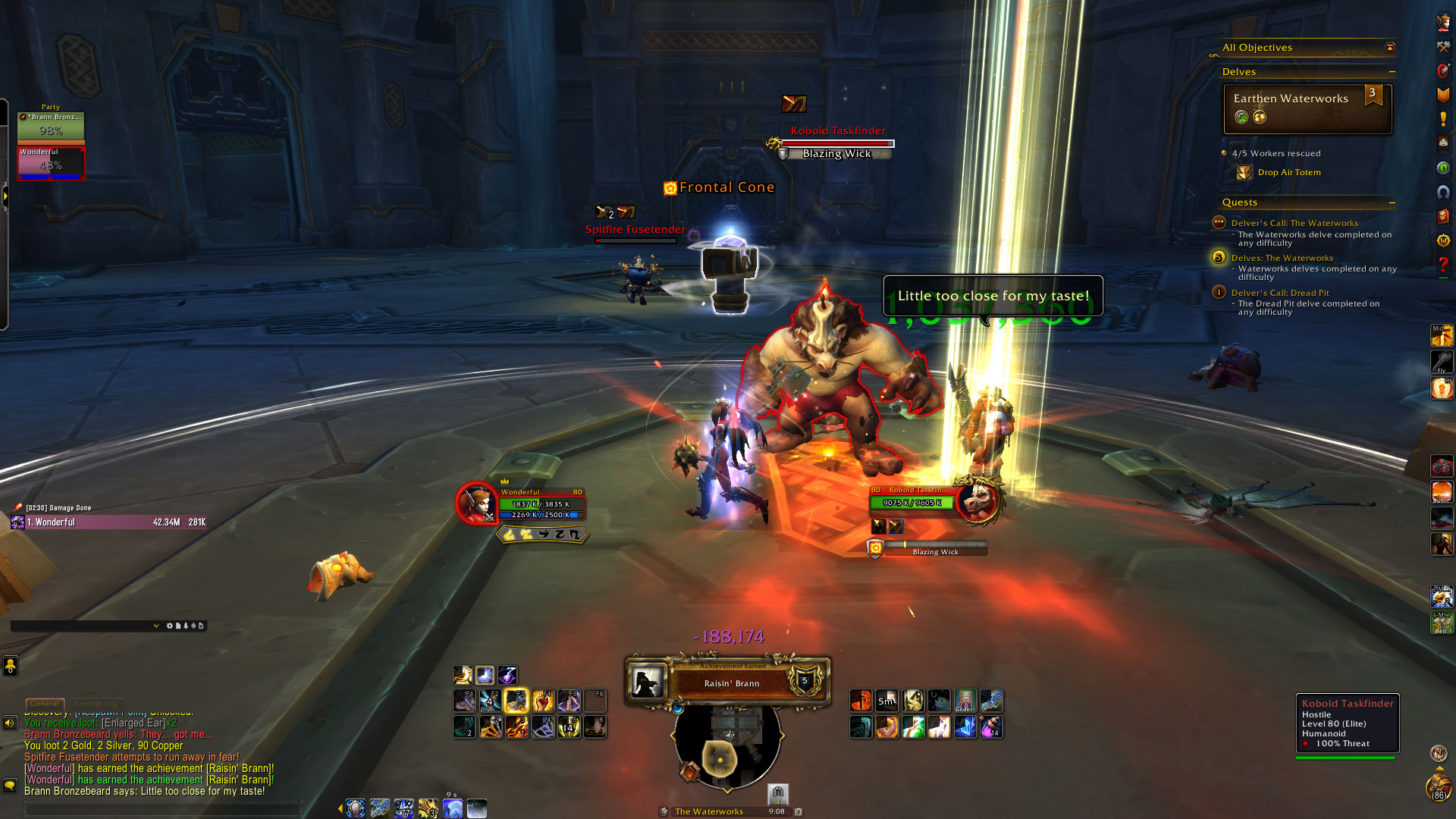Click the Wonderful player portrait
The width and height of the screenshot is (1456, 819).
476,503
